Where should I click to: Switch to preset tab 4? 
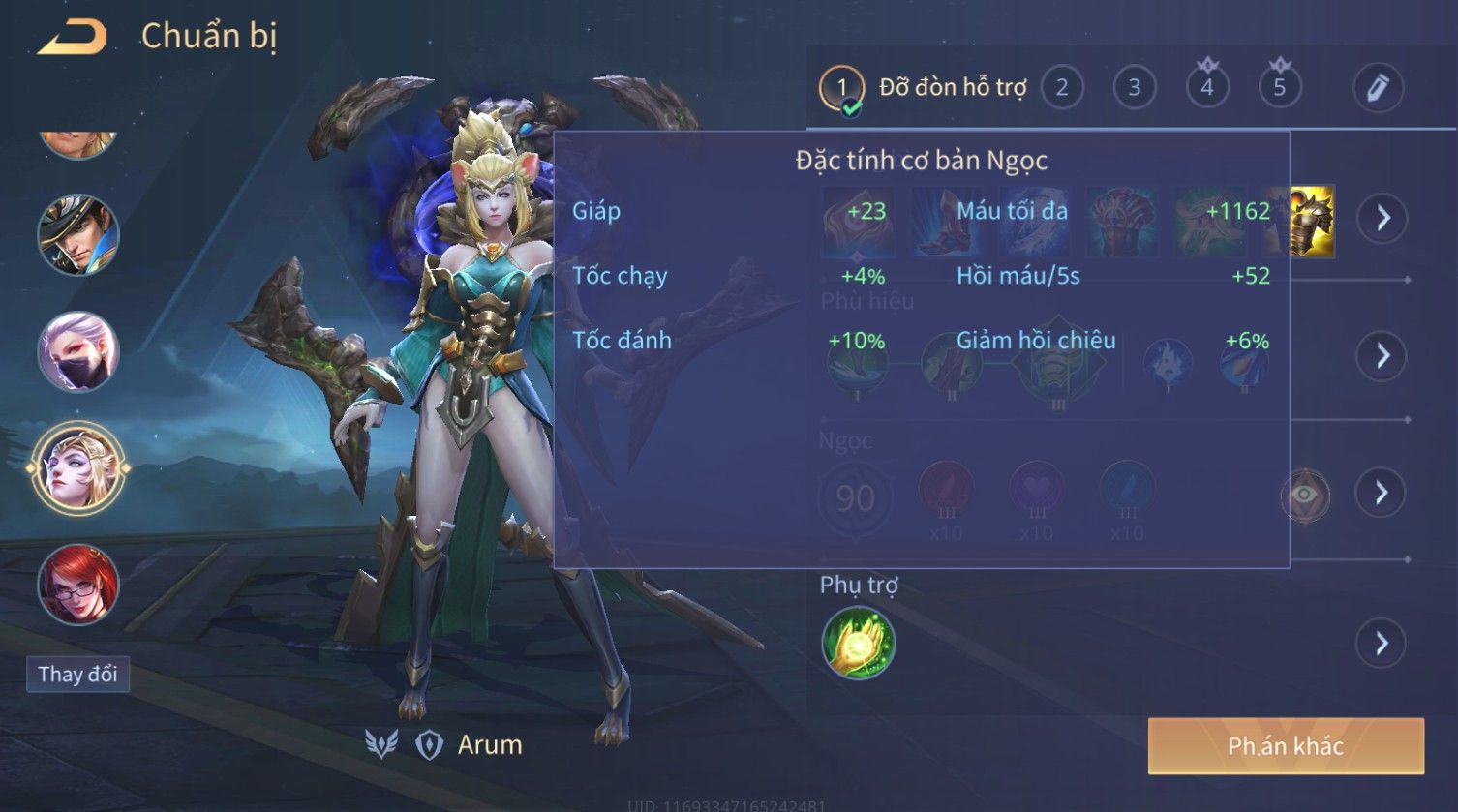pyautogui.click(x=1207, y=88)
